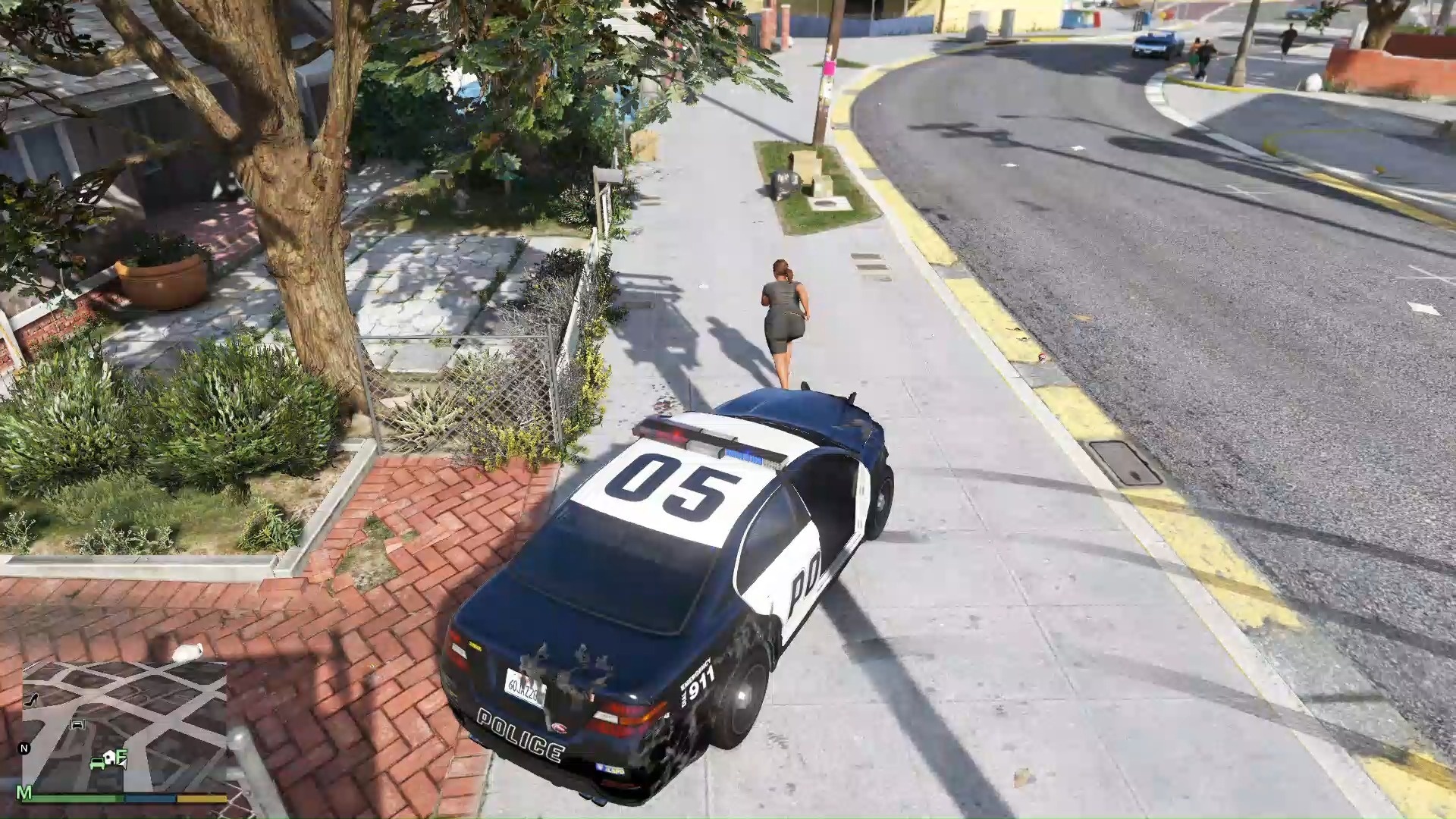
Task: Click the green garage car icon on the minimap
Action: pos(97,764)
